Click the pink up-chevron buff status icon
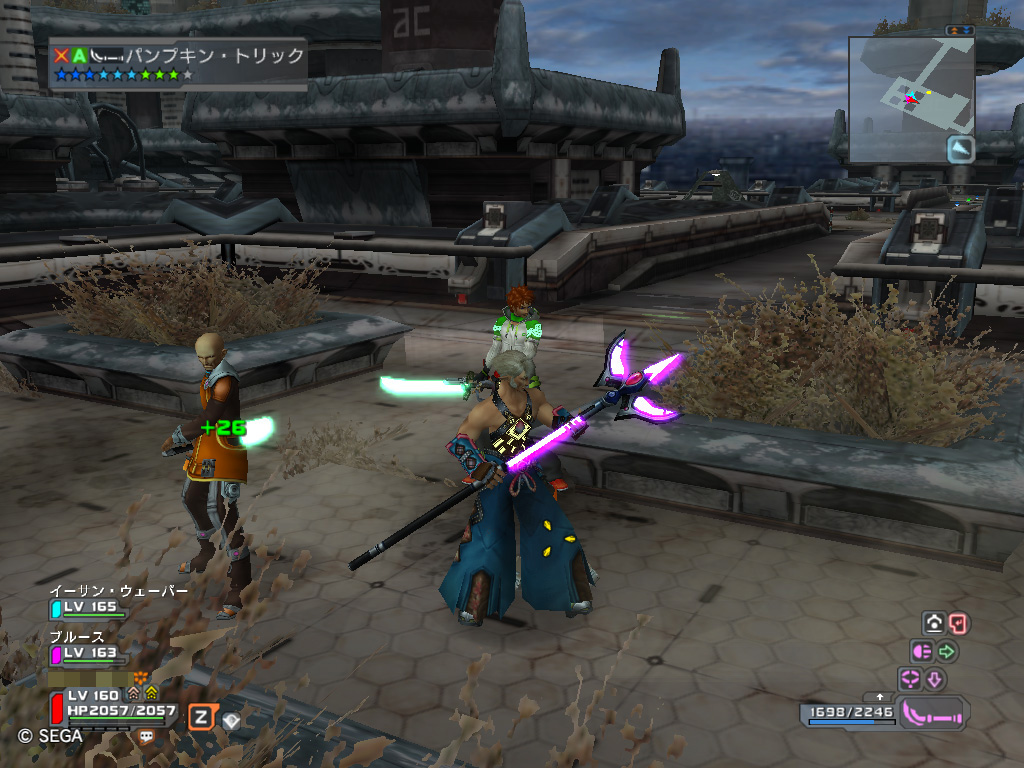The height and width of the screenshot is (768, 1024). pos(133,693)
